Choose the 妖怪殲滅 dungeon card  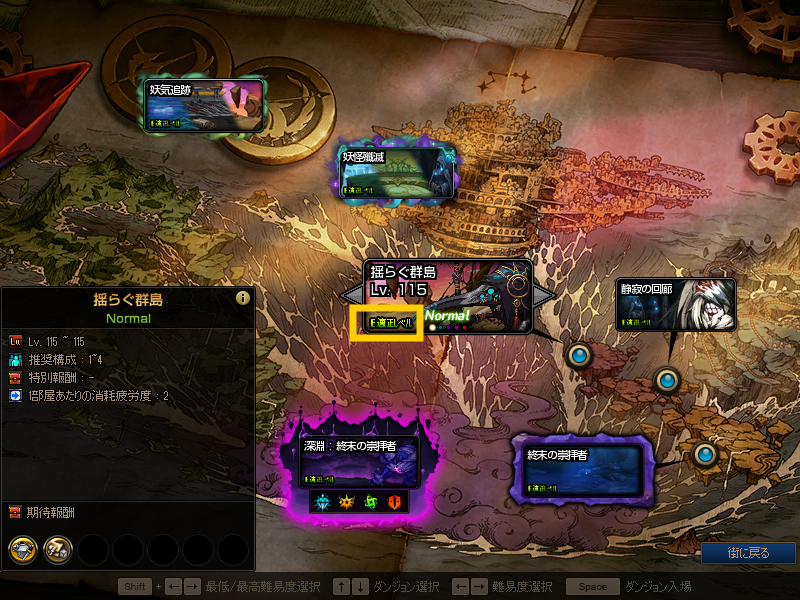tap(399, 172)
